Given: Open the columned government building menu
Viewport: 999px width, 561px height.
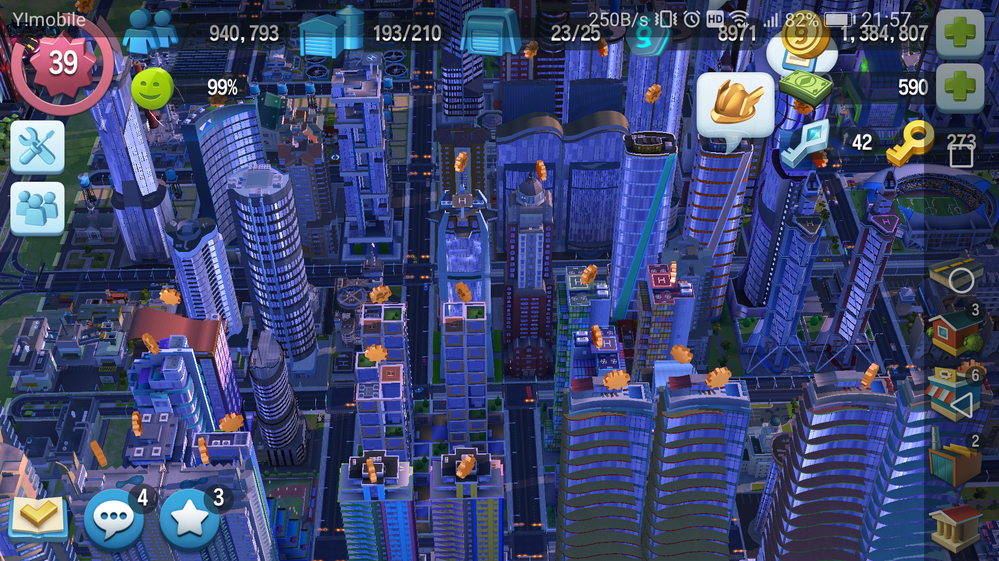Looking at the screenshot, I should point(957,527).
